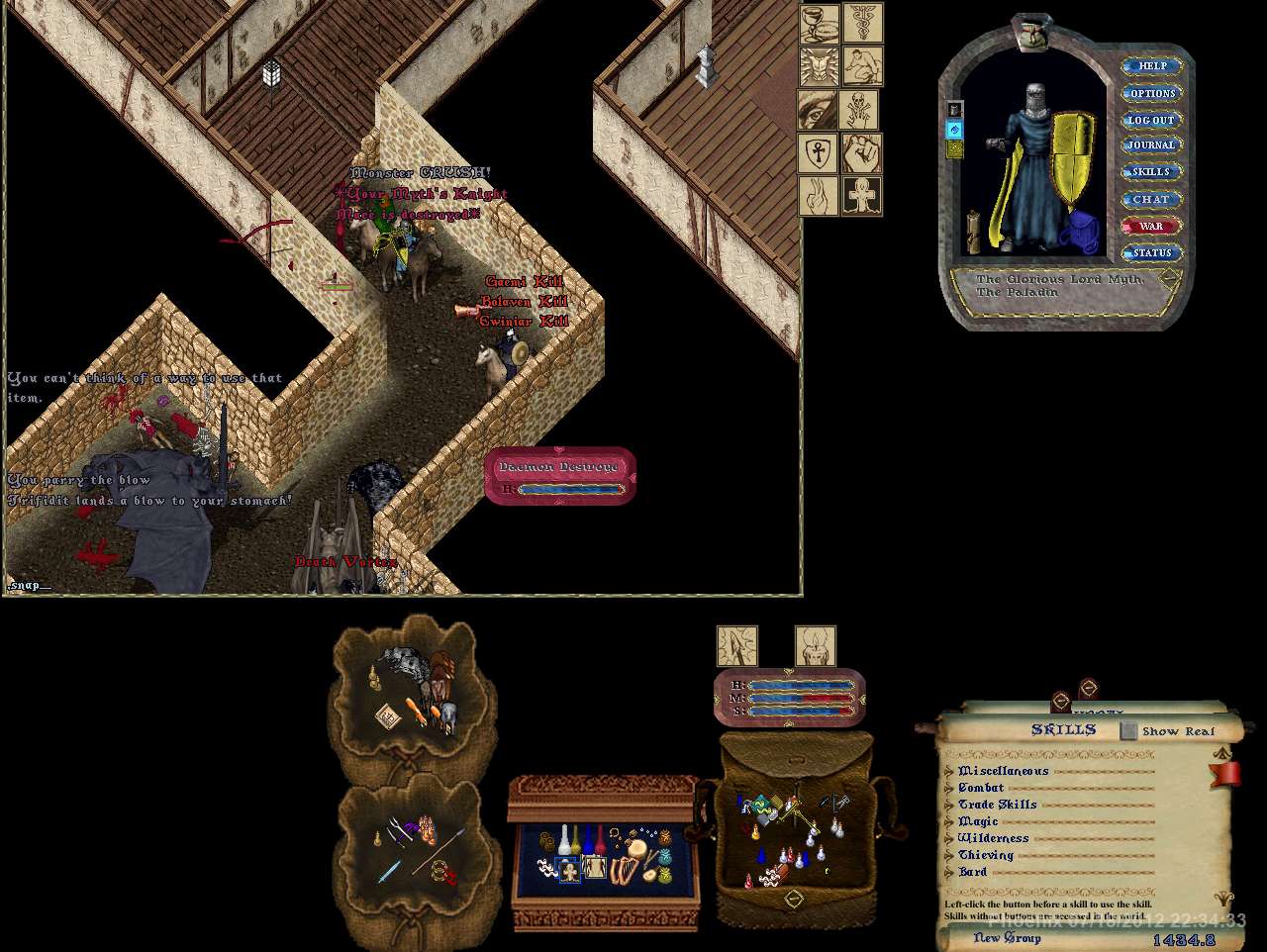The image size is (1267, 952).
Task: Cast the skull and crossbones spell icon
Action: (x=858, y=110)
